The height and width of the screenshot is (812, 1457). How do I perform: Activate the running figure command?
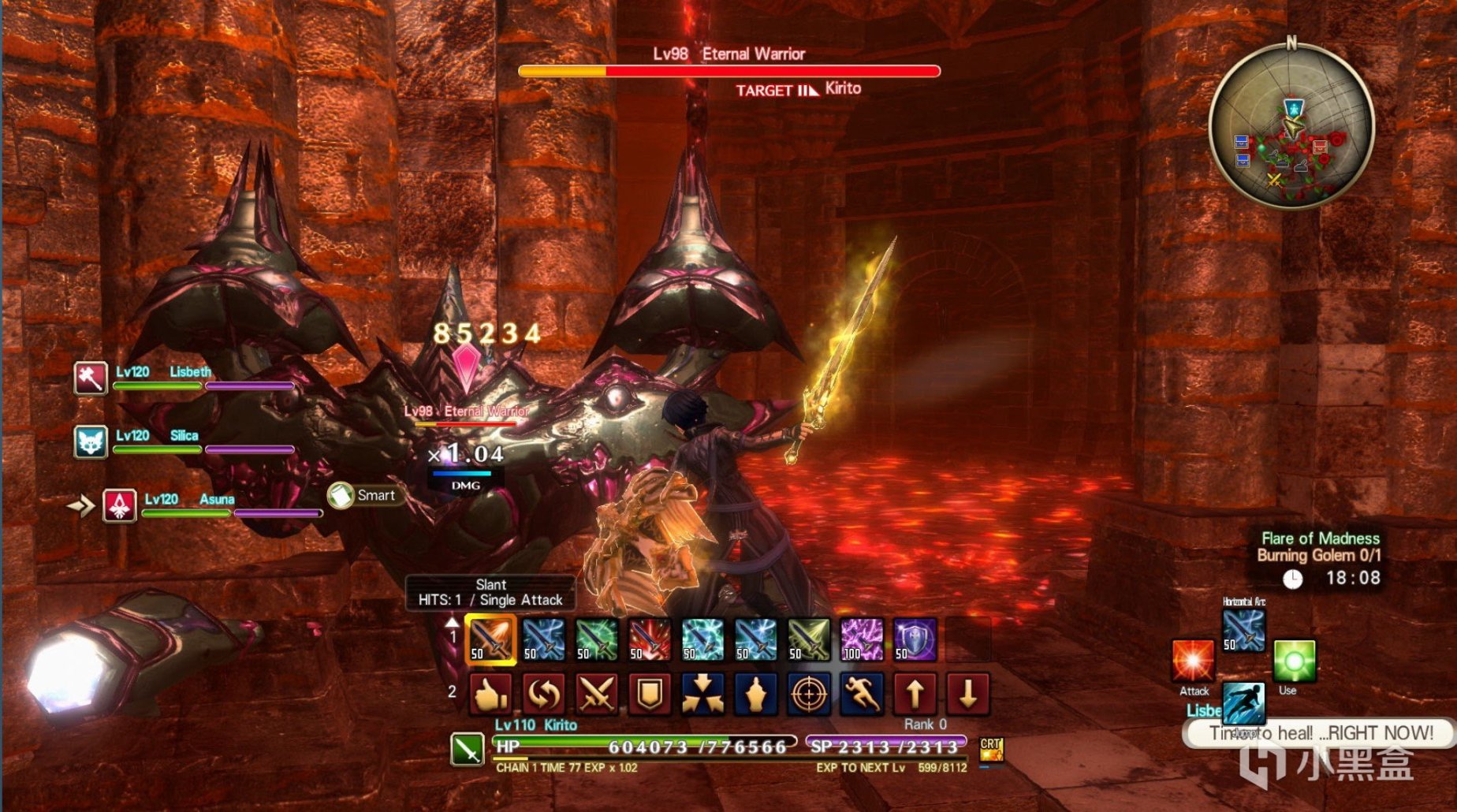pos(862,695)
